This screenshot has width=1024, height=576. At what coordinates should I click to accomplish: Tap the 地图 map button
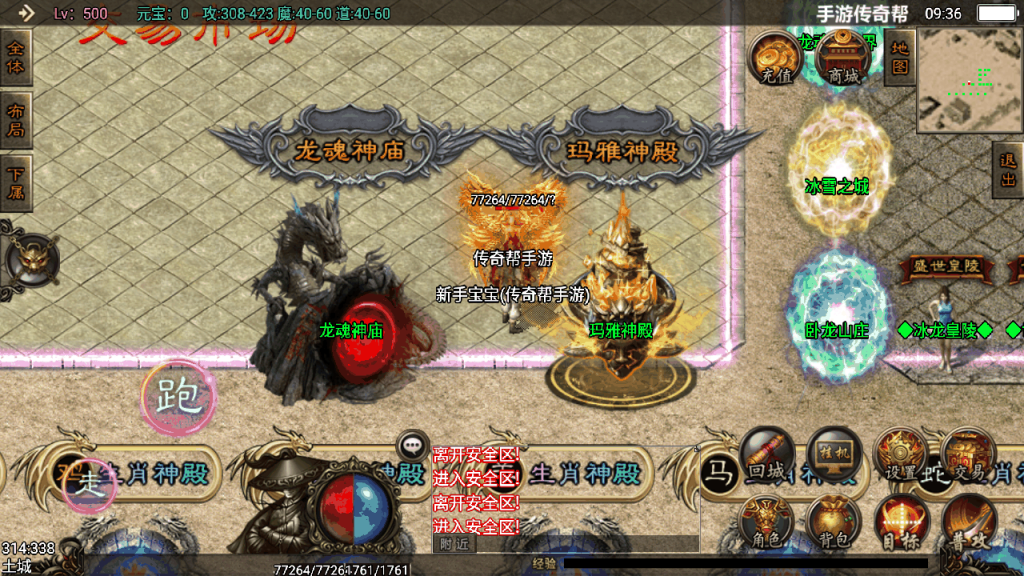click(x=900, y=58)
